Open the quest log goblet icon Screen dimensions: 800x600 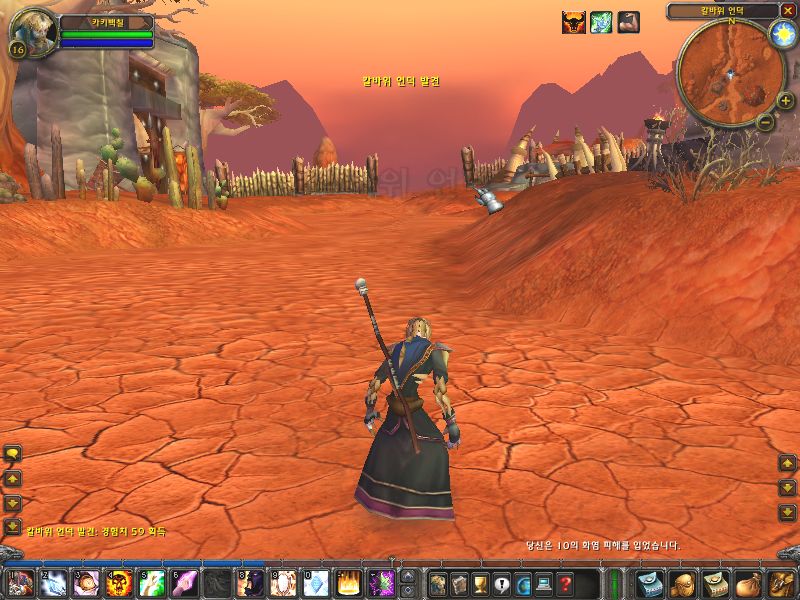(x=480, y=583)
